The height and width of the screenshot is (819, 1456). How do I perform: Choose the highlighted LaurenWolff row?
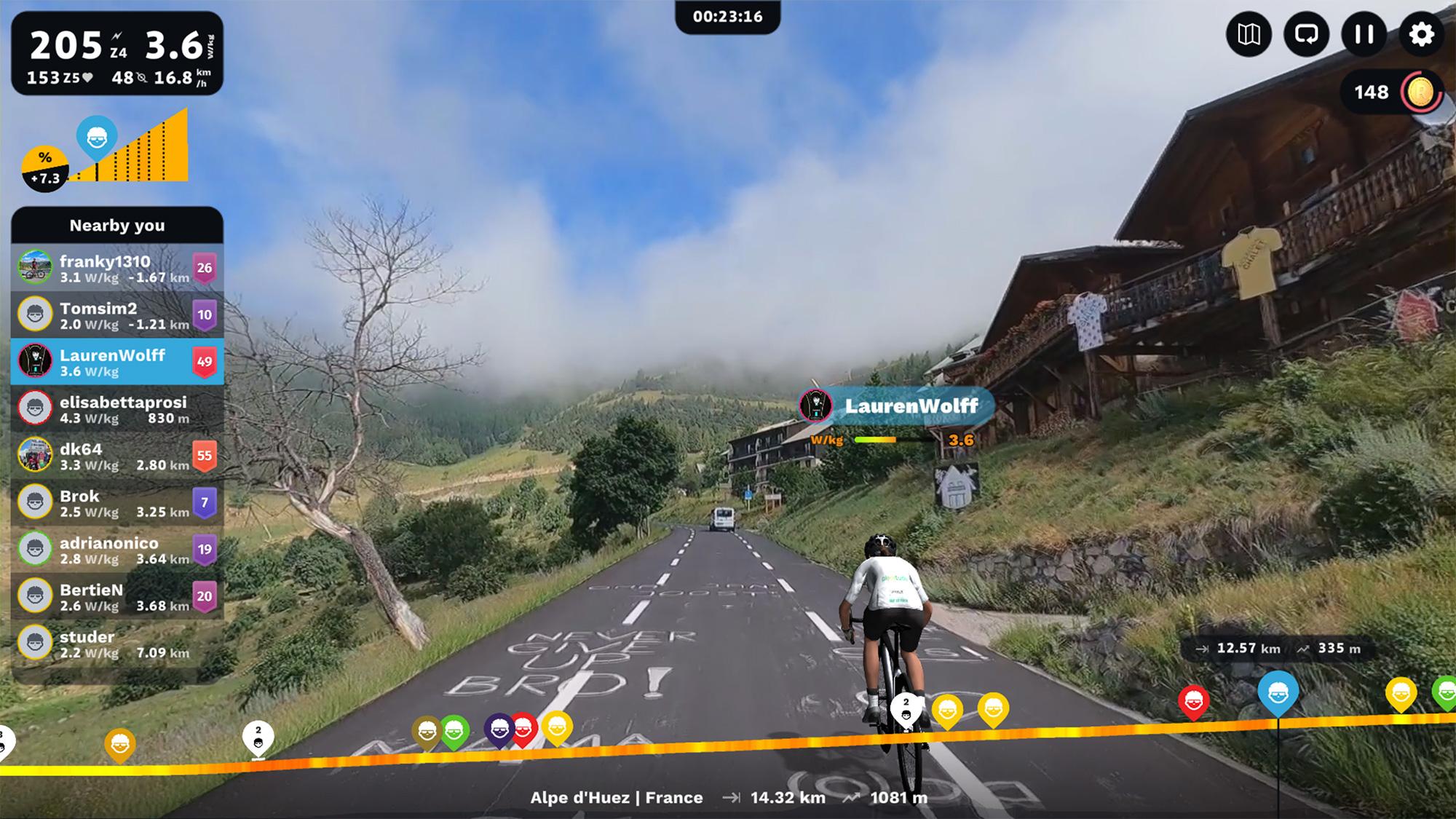pyautogui.click(x=117, y=362)
